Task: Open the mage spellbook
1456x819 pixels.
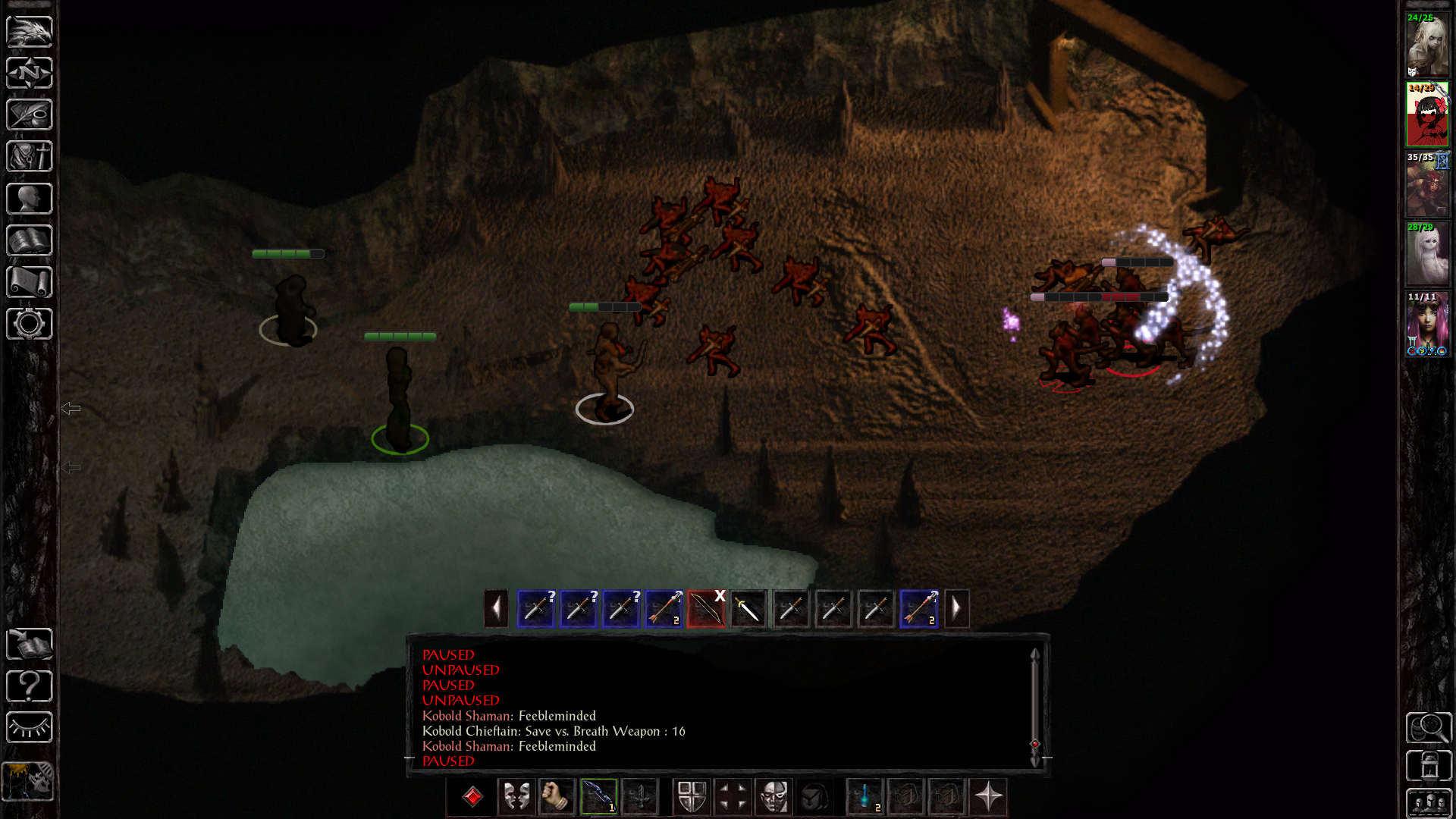Action: coord(30,240)
